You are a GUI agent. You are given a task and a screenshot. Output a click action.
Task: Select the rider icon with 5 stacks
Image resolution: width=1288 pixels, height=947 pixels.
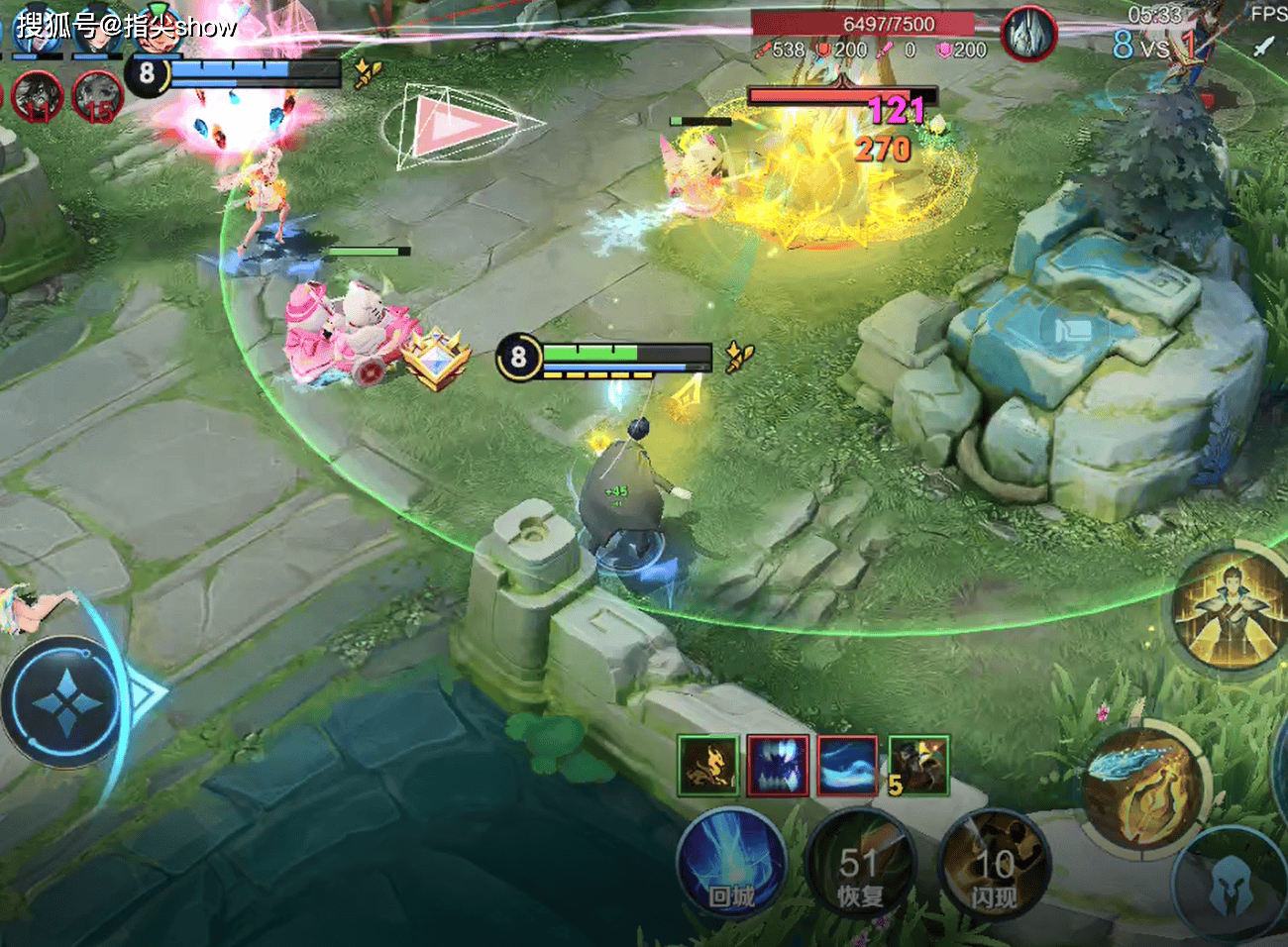(918, 766)
